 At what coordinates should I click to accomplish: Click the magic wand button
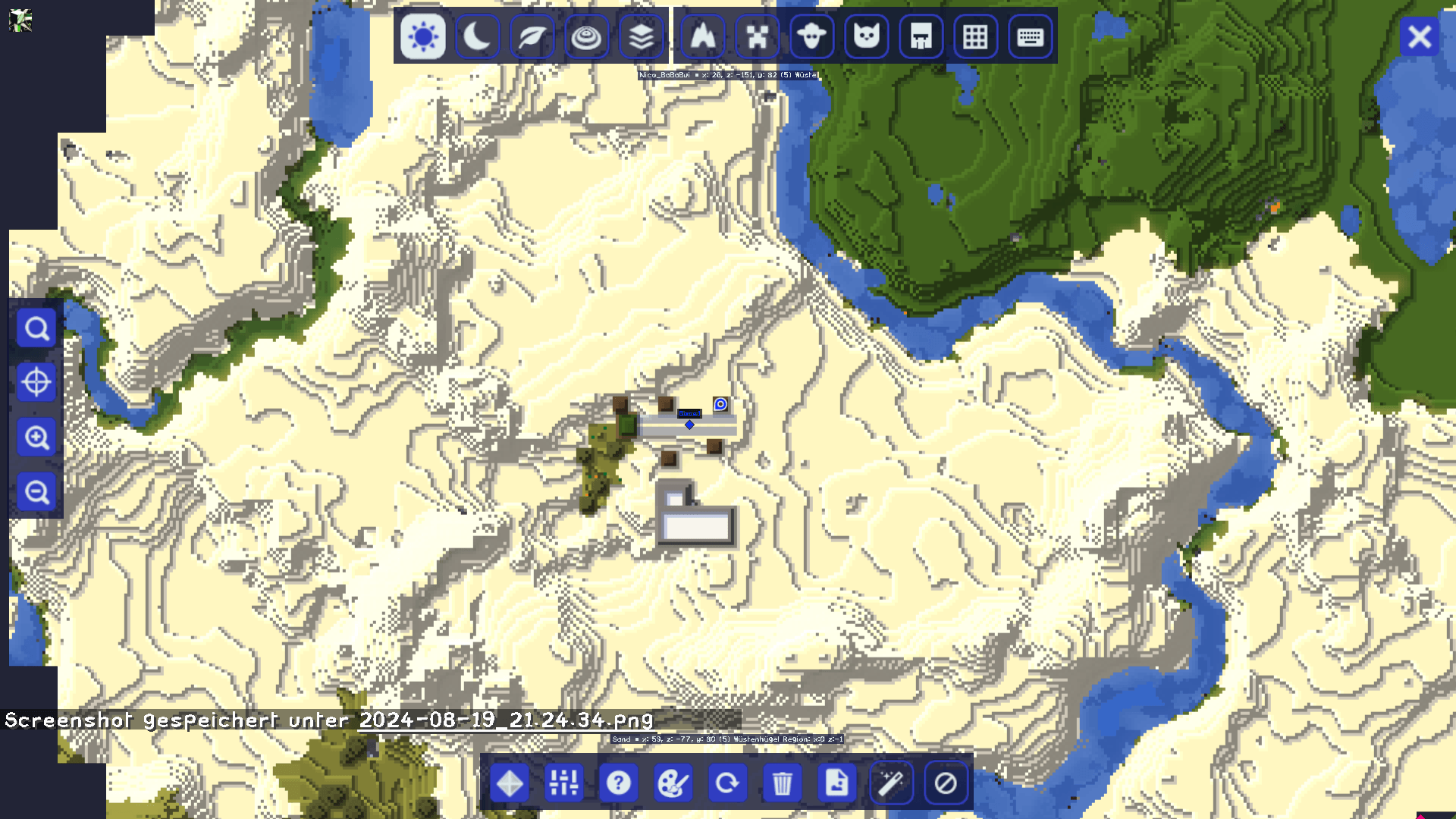coord(891,783)
